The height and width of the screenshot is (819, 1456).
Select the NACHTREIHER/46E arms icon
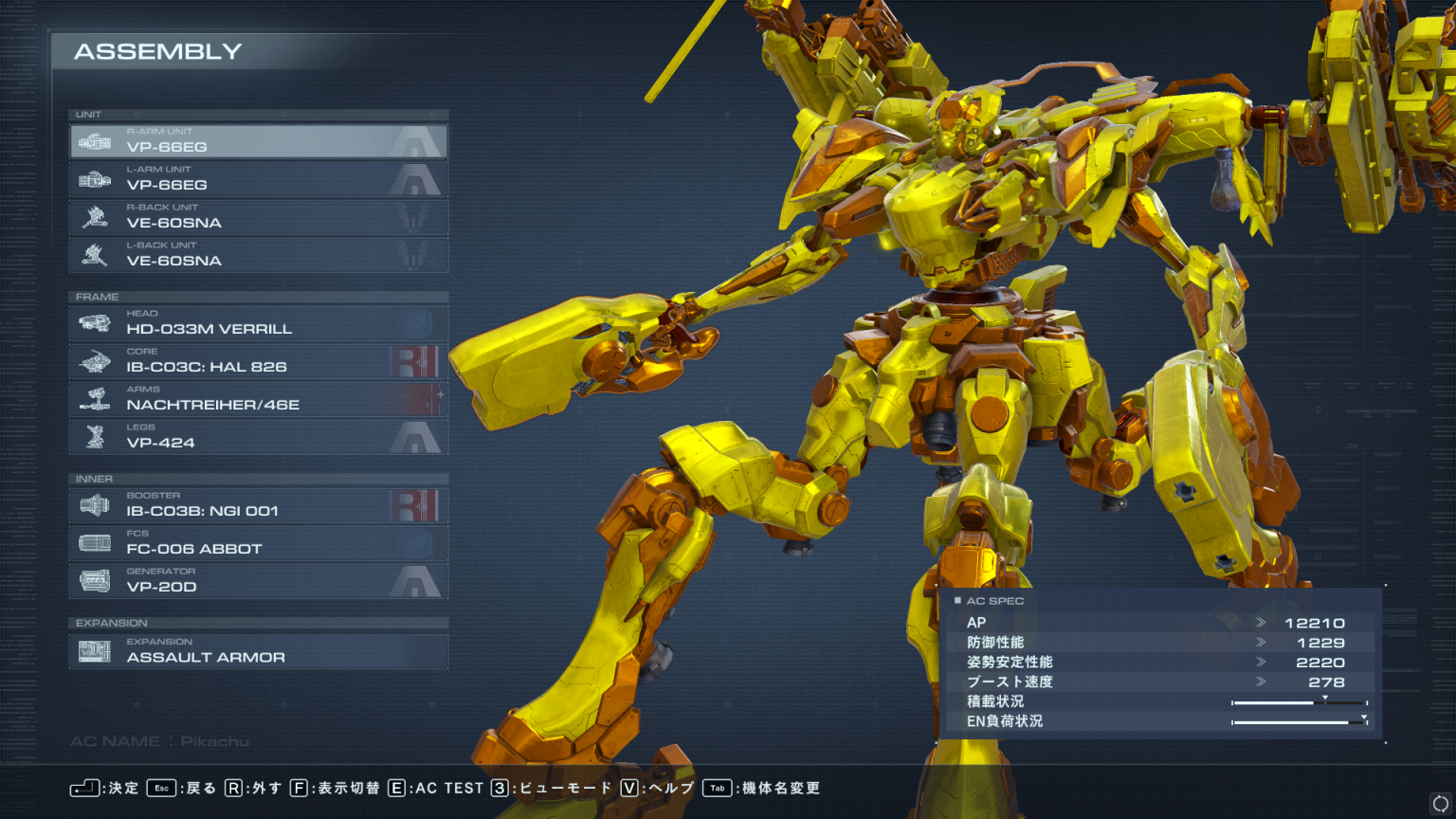(x=94, y=399)
